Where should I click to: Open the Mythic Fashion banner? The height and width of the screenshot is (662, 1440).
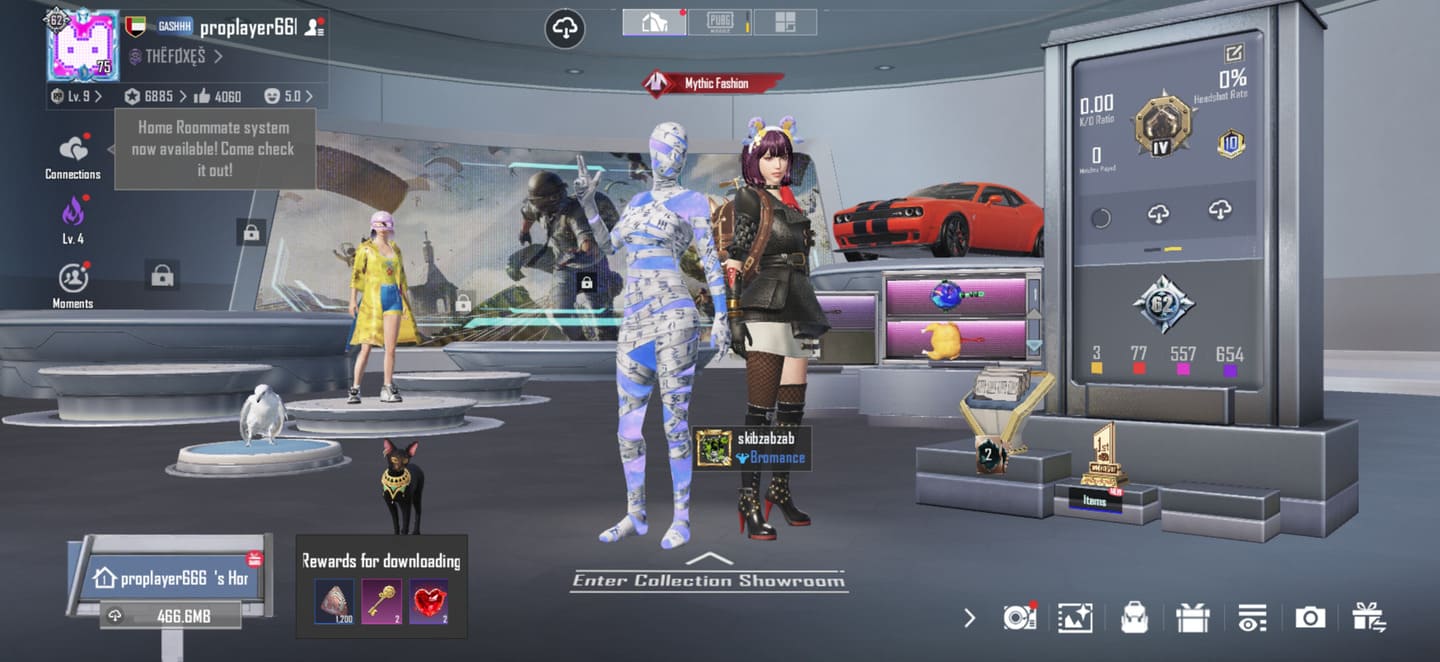pyautogui.click(x=713, y=83)
